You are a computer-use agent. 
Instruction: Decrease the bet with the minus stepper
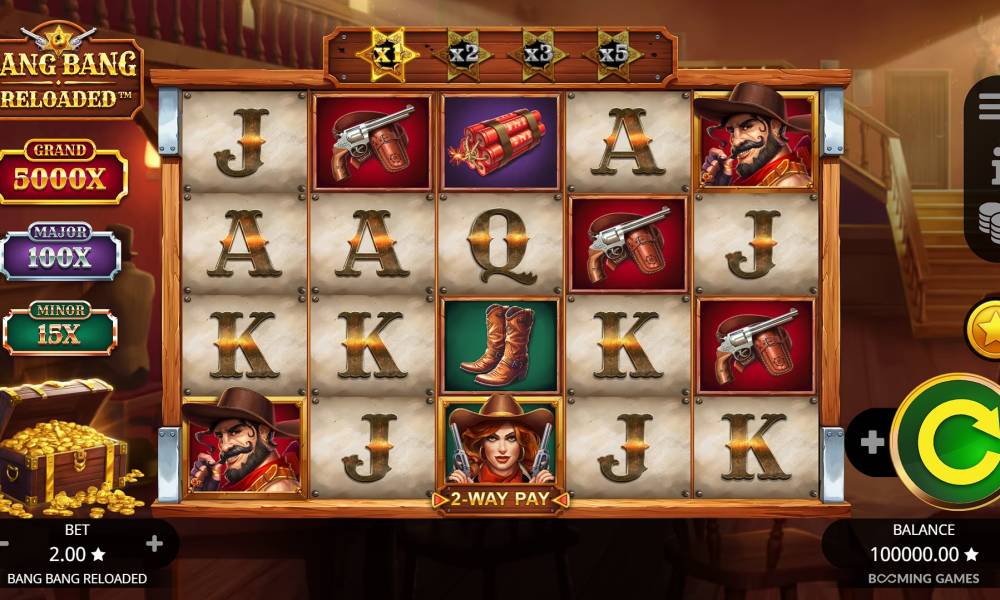pos(4,544)
